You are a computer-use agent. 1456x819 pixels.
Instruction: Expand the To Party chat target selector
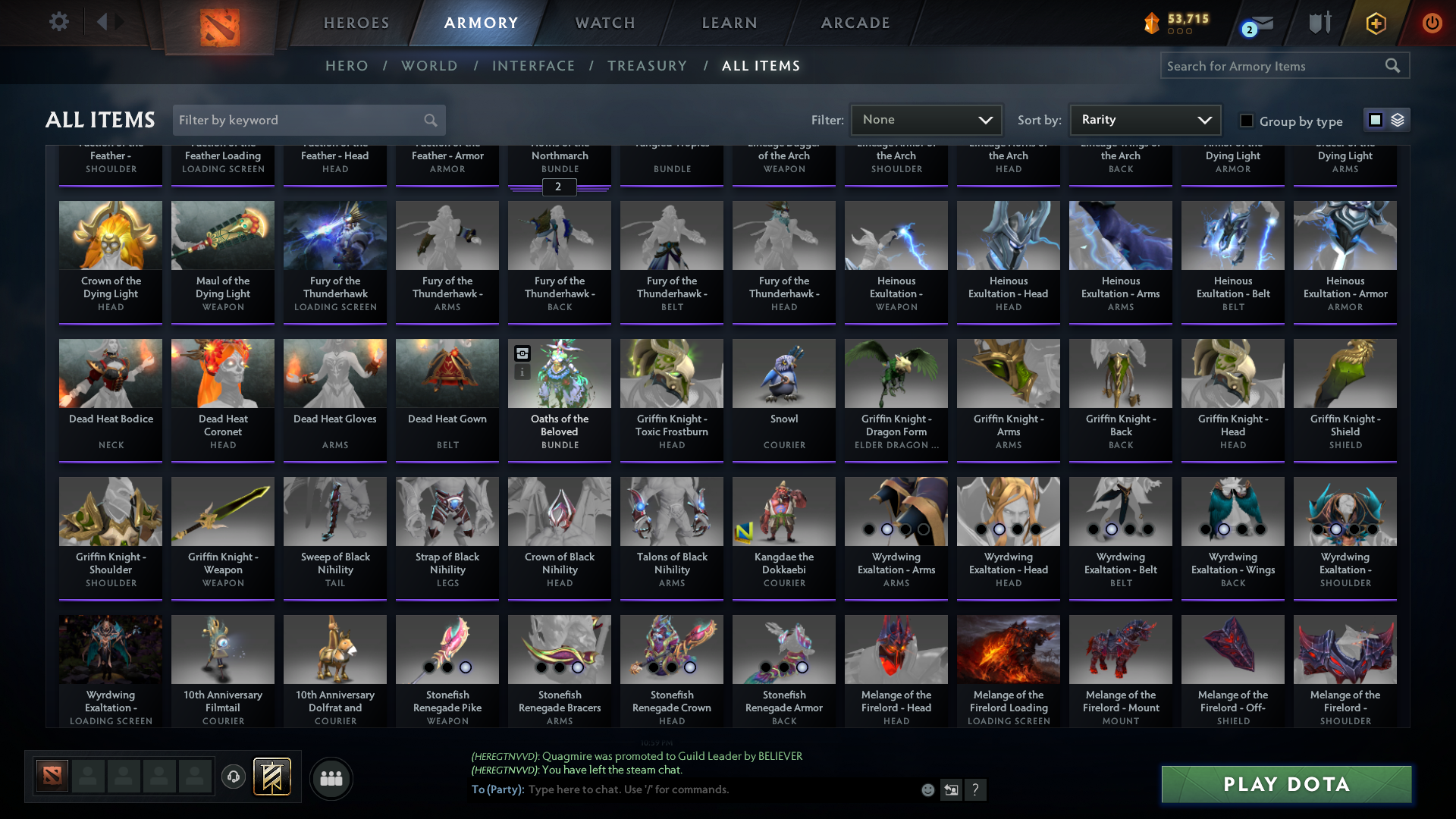pos(497,789)
